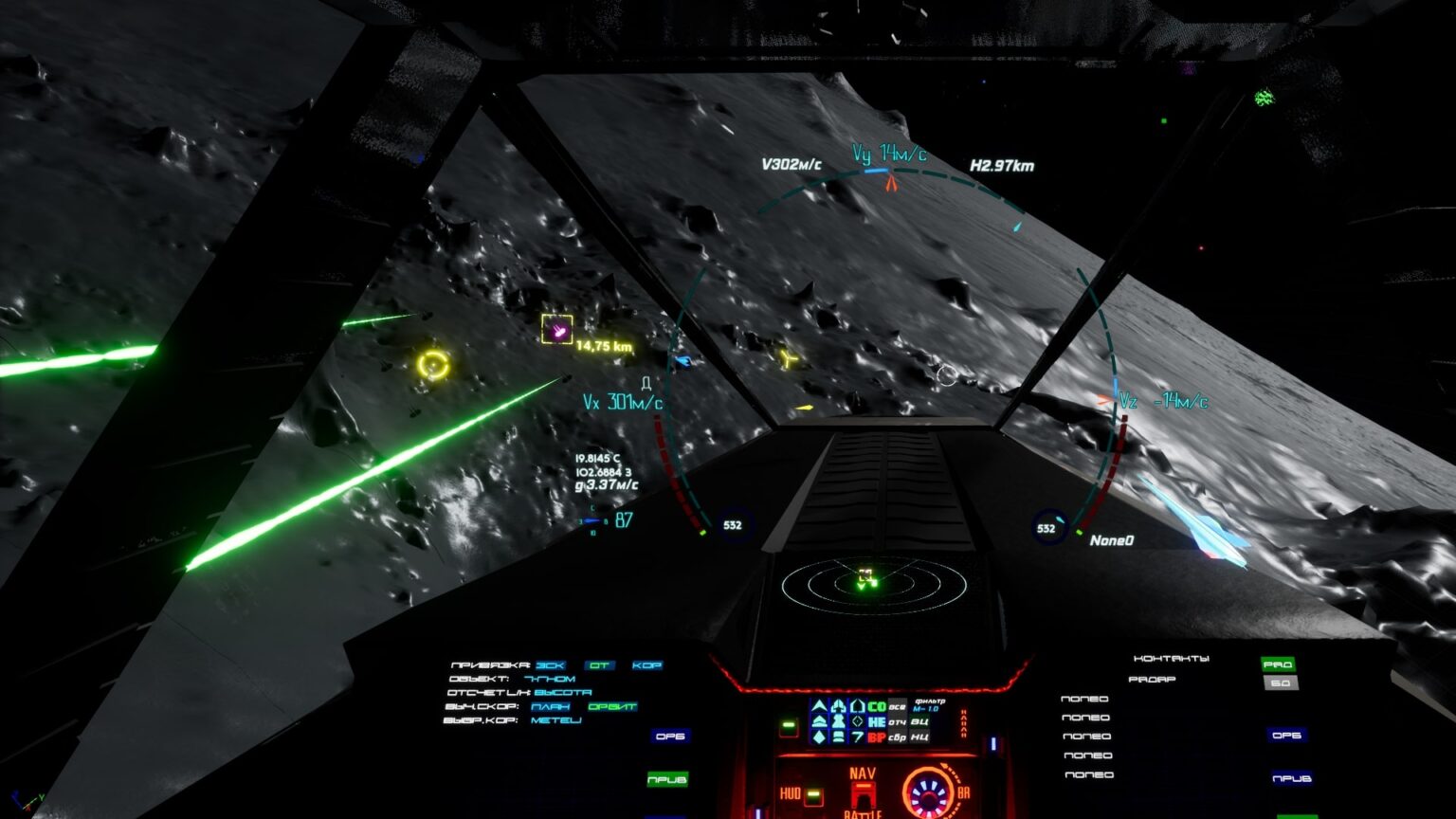
Task: Open the РАД contacts view
Action: pyautogui.click(x=1277, y=664)
